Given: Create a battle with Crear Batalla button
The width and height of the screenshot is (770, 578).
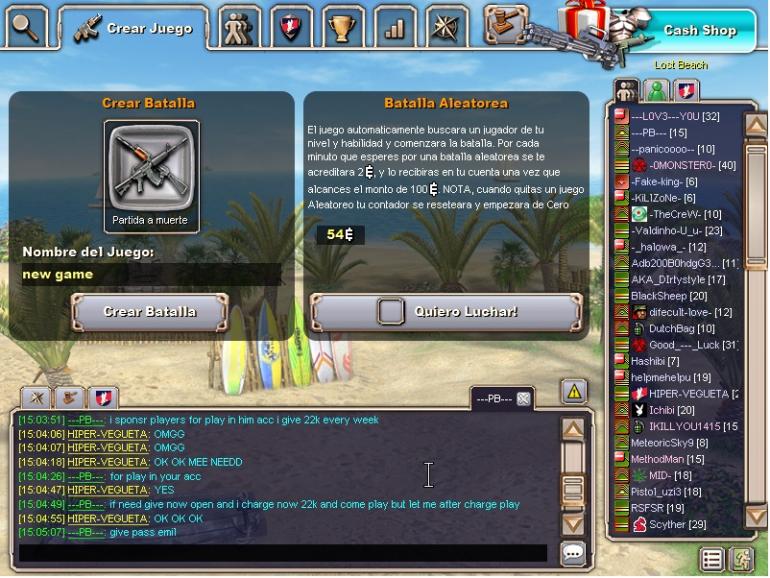Looking at the screenshot, I should pos(150,312).
